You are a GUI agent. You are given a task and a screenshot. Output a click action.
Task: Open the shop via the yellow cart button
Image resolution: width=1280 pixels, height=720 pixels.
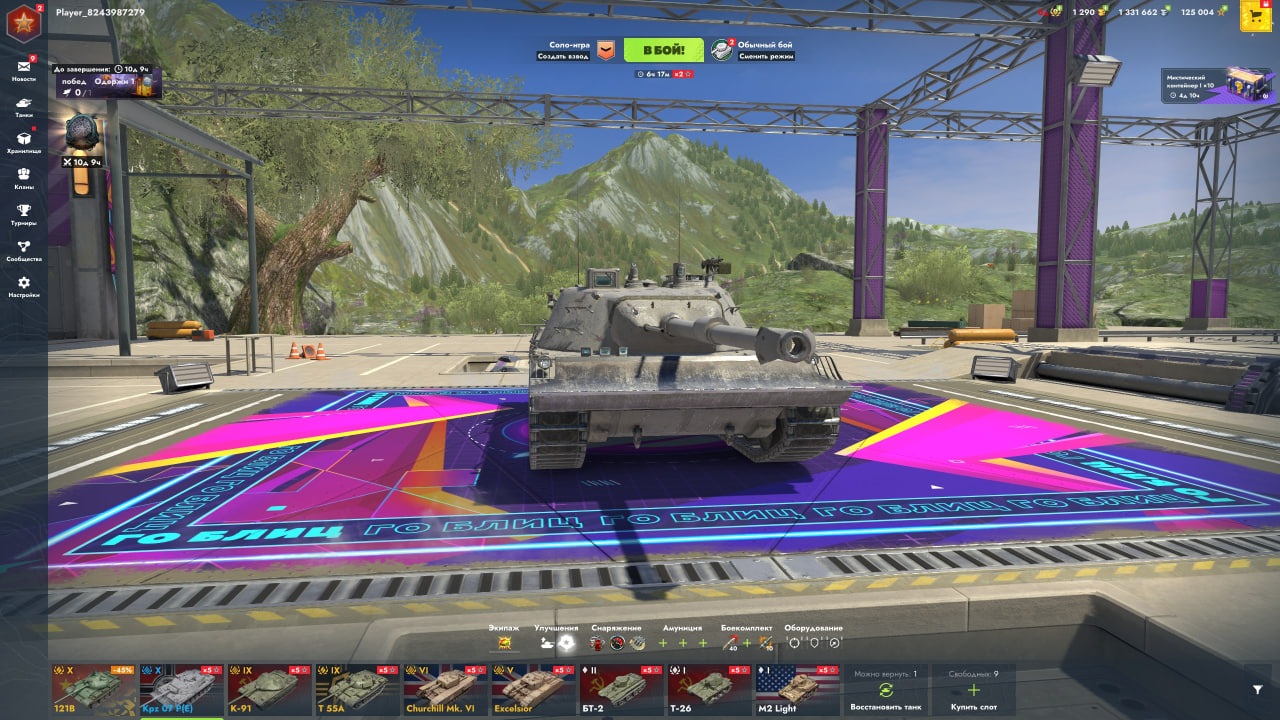pos(1255,15)
